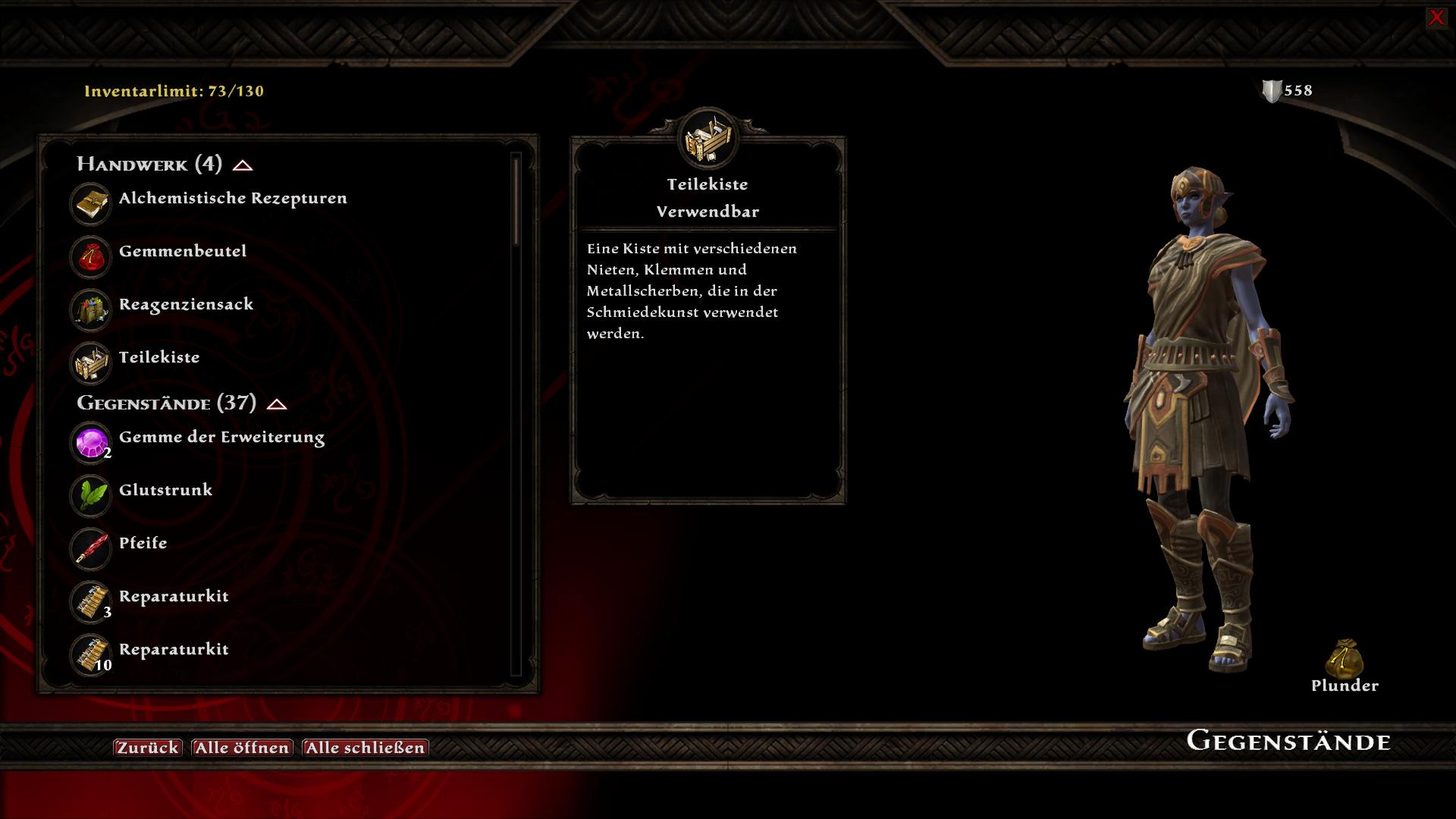Viewport: 1456px width, 819px height.
Task: Pick Gemme der Erweiterung
Action: (x=221, y=438)
